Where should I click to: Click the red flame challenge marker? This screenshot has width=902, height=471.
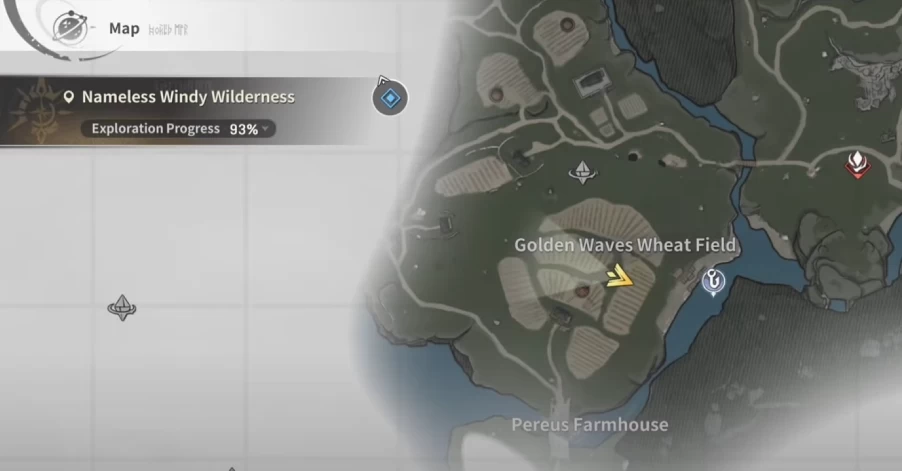856,163
